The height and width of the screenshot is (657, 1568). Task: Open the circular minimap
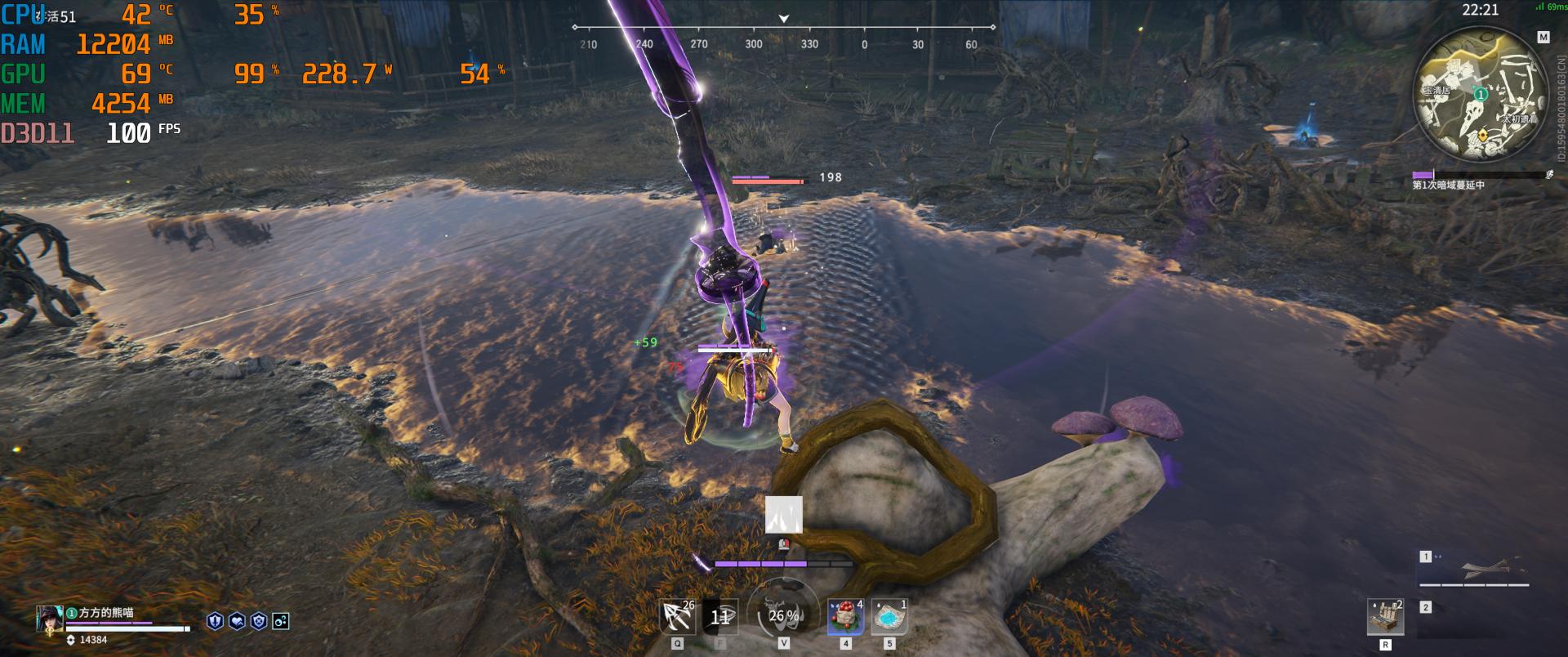pyautogui.click(x=1481, y=96)
